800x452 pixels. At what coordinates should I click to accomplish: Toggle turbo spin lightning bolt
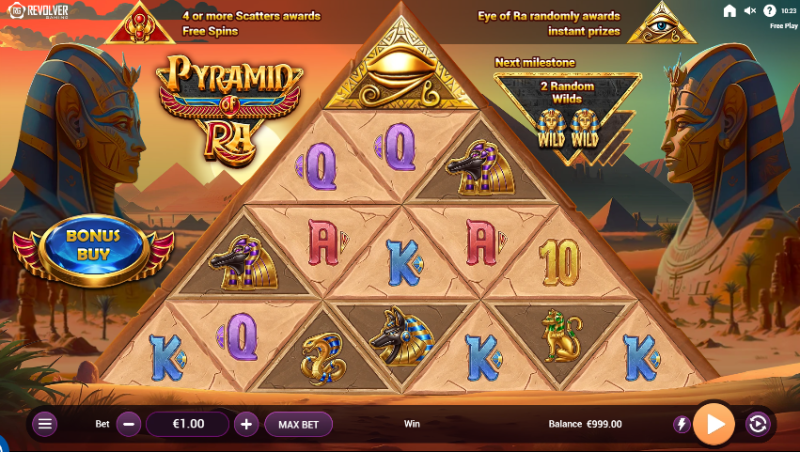(x=682, y=424)
